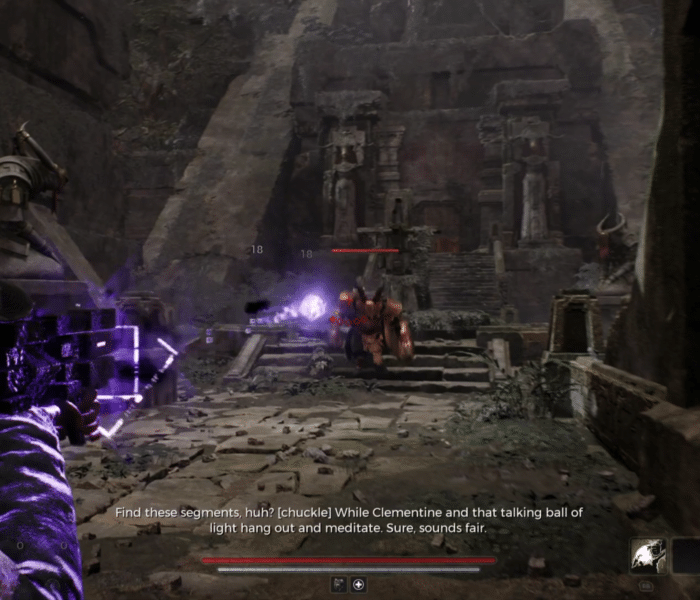Click the small dark status icon beside the cross
The width and height of the screenshot is (700, 600).
pos(340,585)
